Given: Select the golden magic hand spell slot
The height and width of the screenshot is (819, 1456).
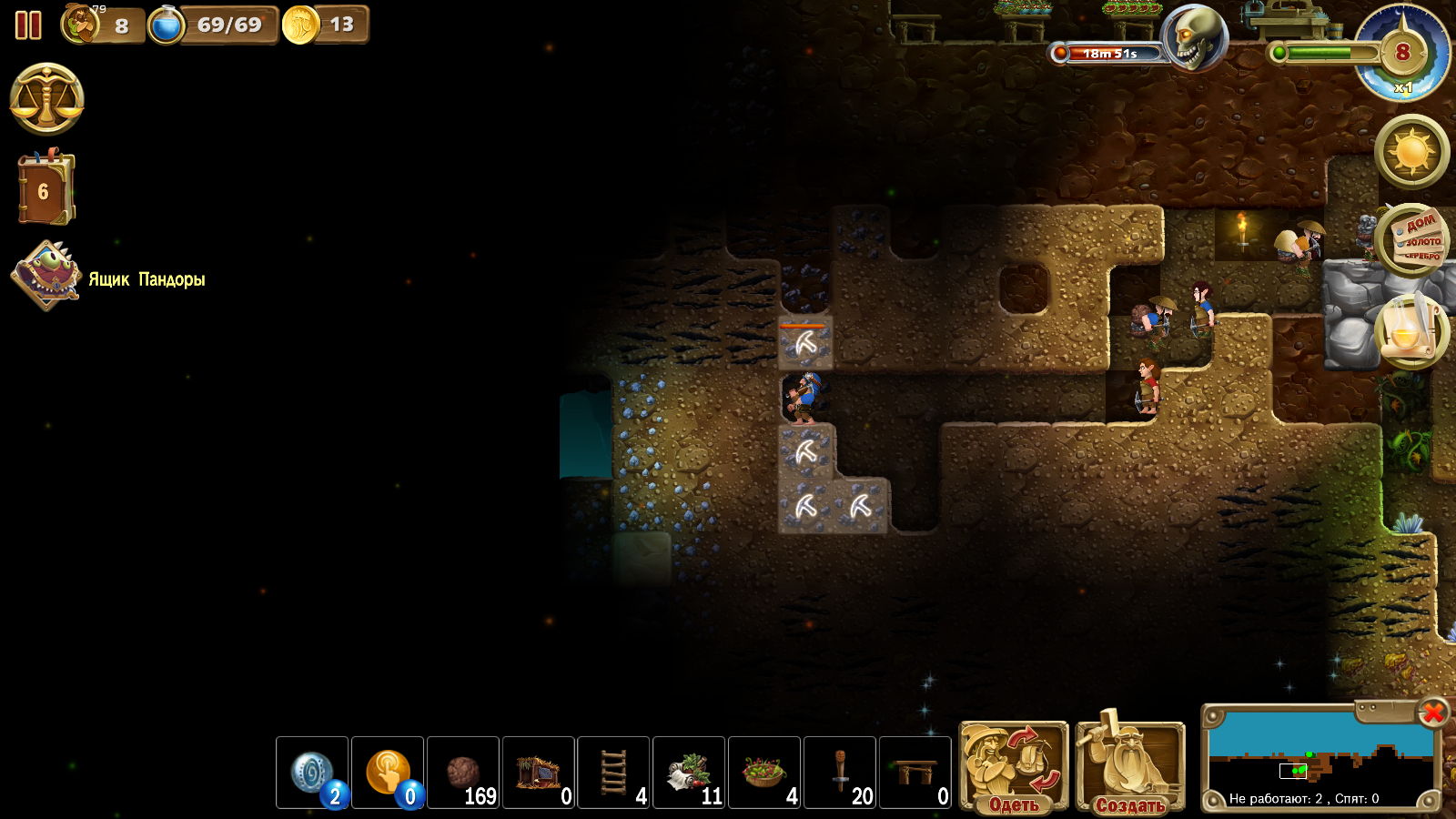Looking at the screenshot, I should pyautogui.click(x=388, y=773).
